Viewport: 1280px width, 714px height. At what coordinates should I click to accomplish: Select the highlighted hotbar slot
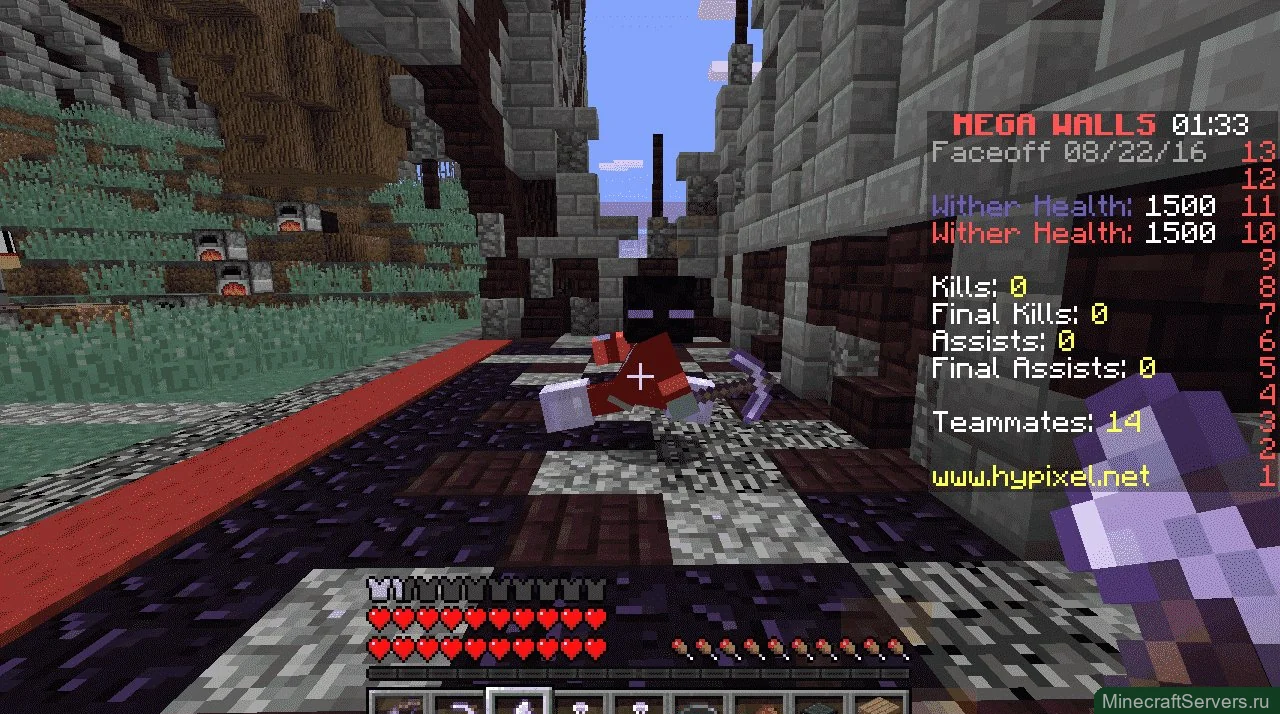pyautogui.click(x=519, y=704)
